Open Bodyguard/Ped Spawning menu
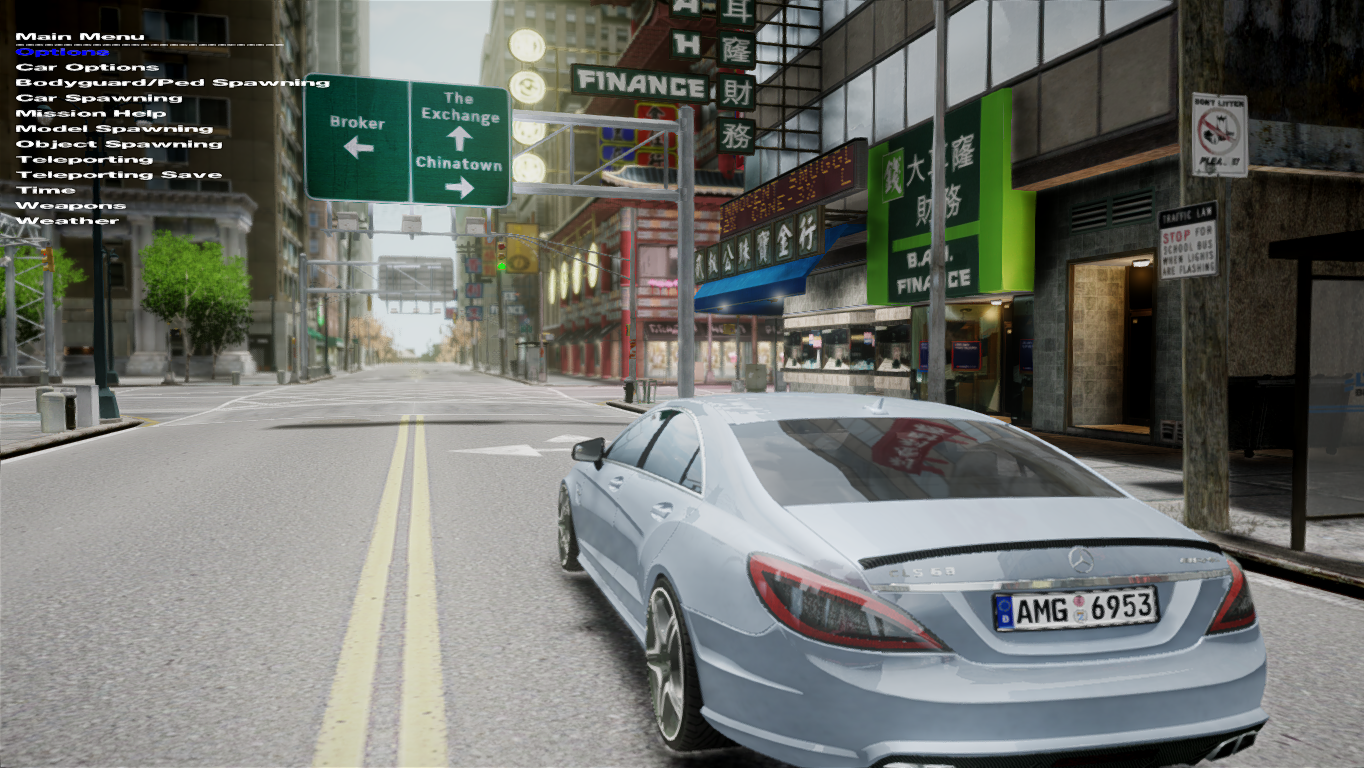Screen dimensions: 1364x768 point(175,81)
